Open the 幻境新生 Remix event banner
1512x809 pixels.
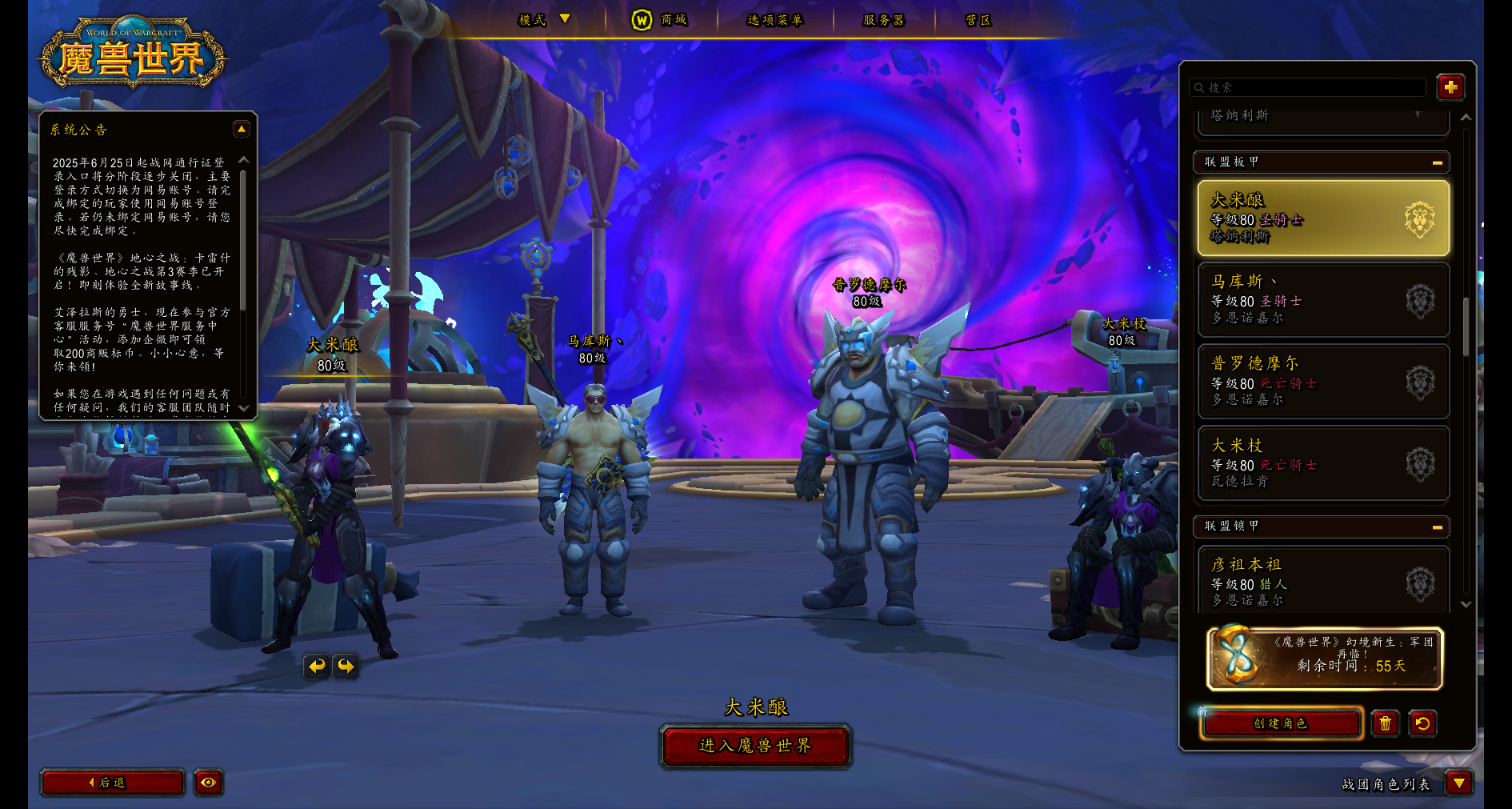1325,659
